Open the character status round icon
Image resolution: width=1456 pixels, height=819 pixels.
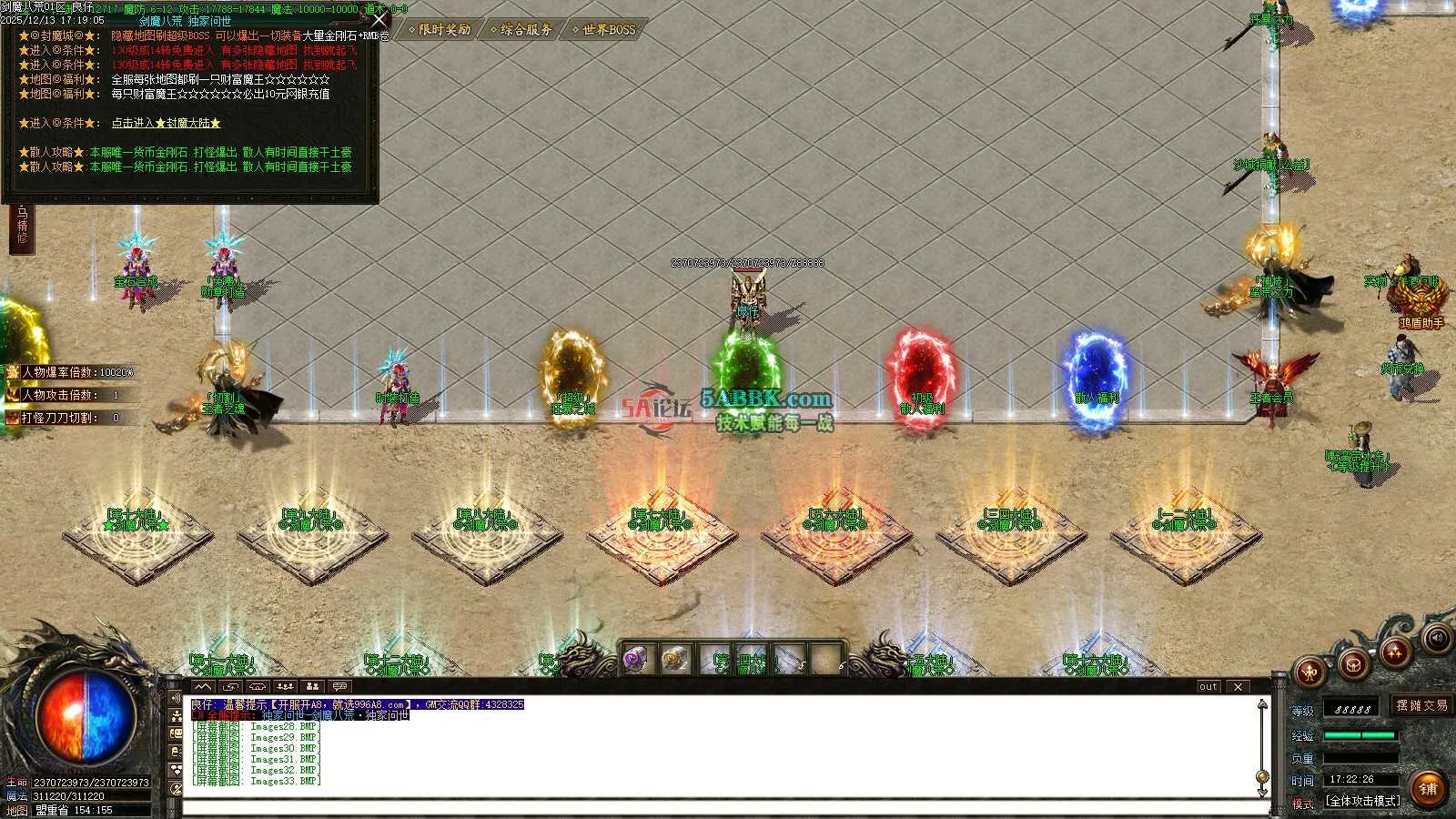[x=1310, y=672]
